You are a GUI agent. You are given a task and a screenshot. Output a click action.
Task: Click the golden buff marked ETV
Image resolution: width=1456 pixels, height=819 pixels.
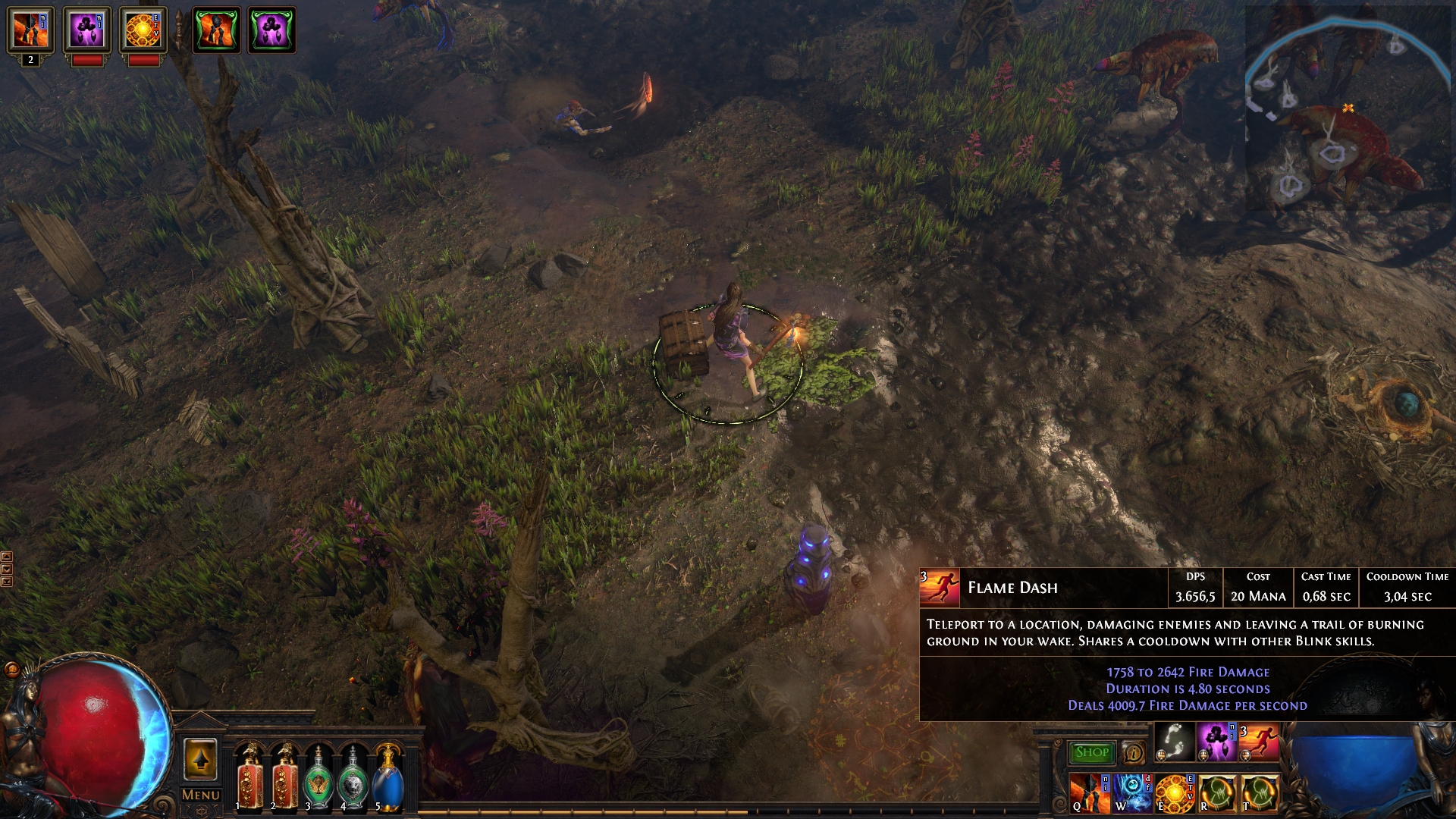(x=143, y=30)
